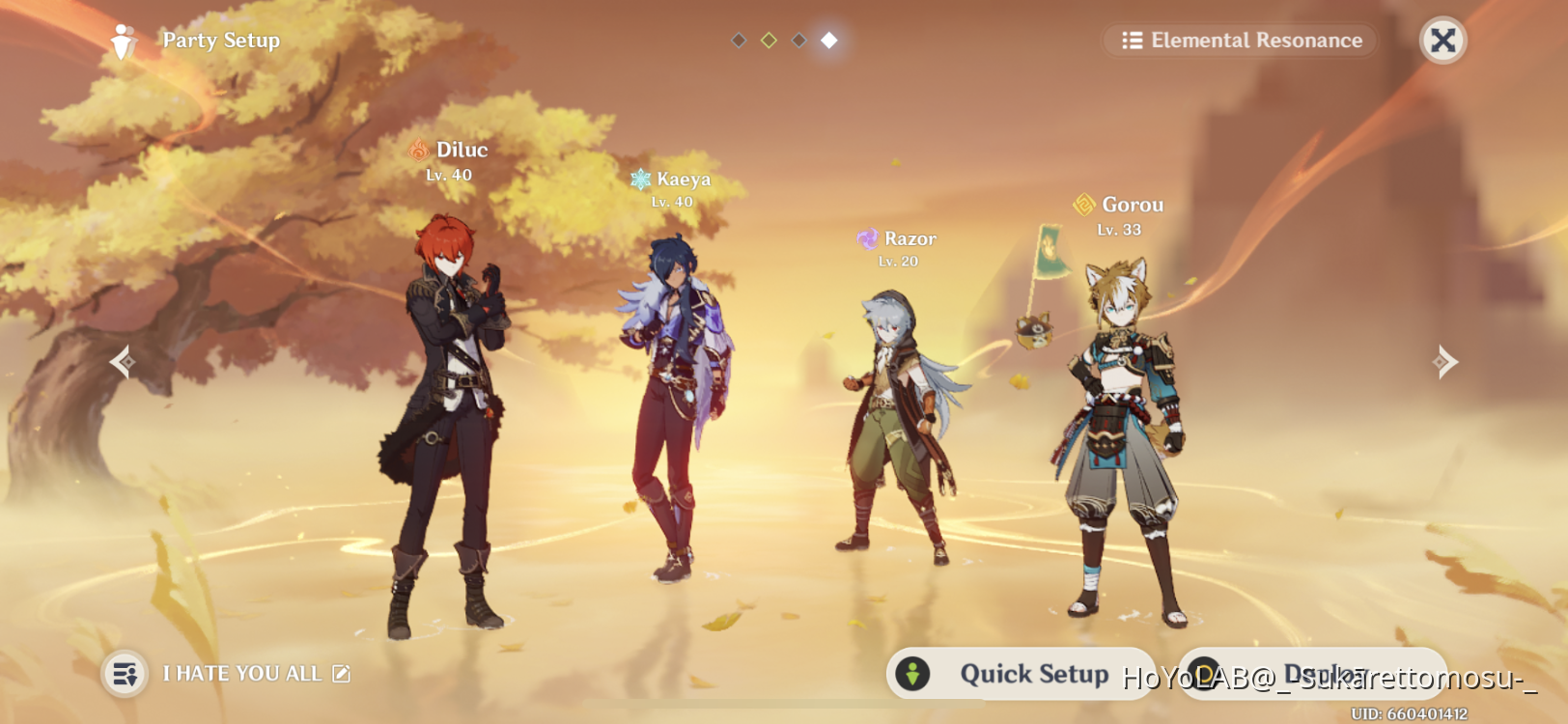Click the party name I HATE YOU ALL
This screenshot has width=1568, height=724.
[x=243, y=674]
